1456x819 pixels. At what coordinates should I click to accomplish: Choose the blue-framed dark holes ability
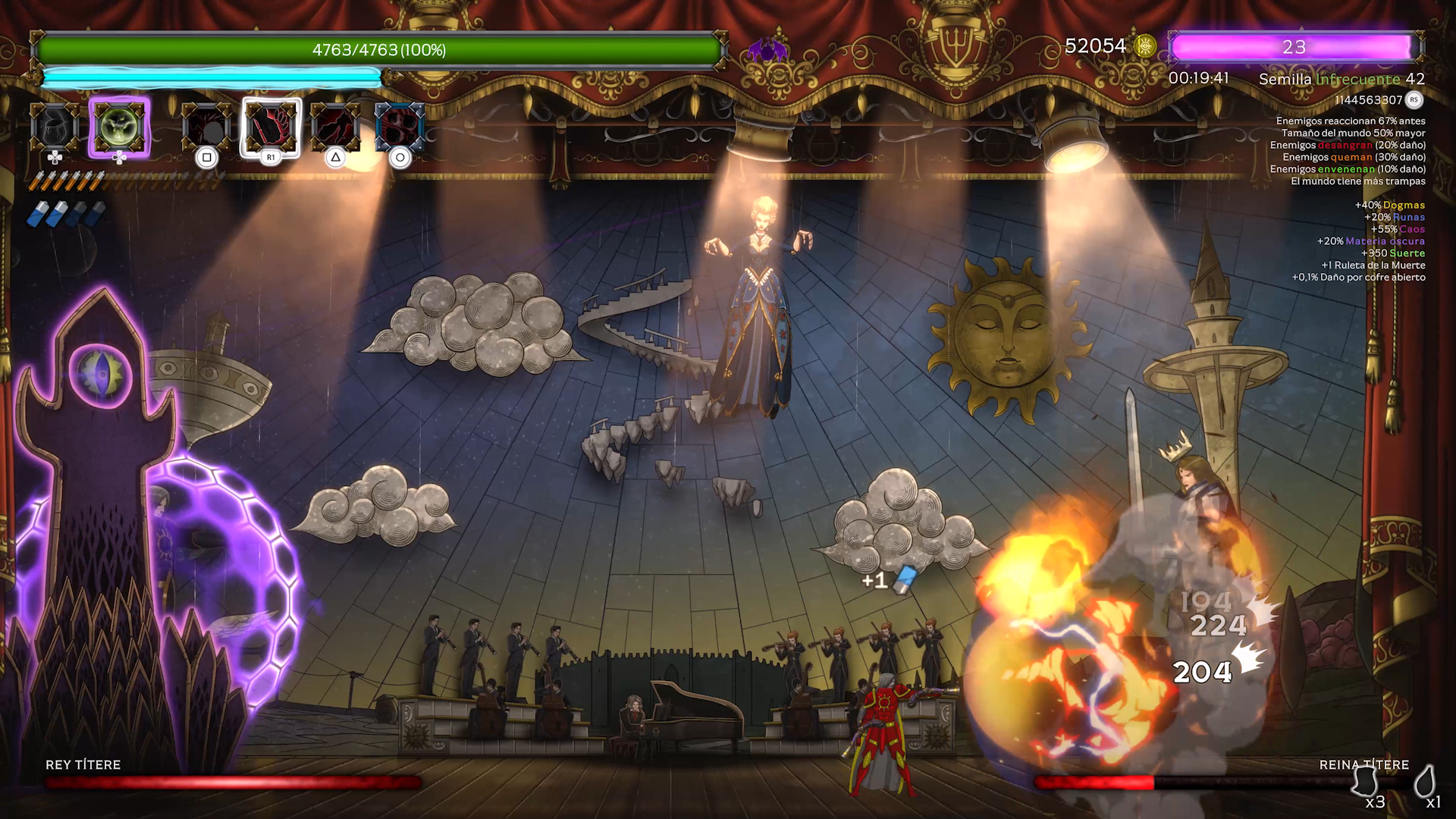(x=400, y=127)
